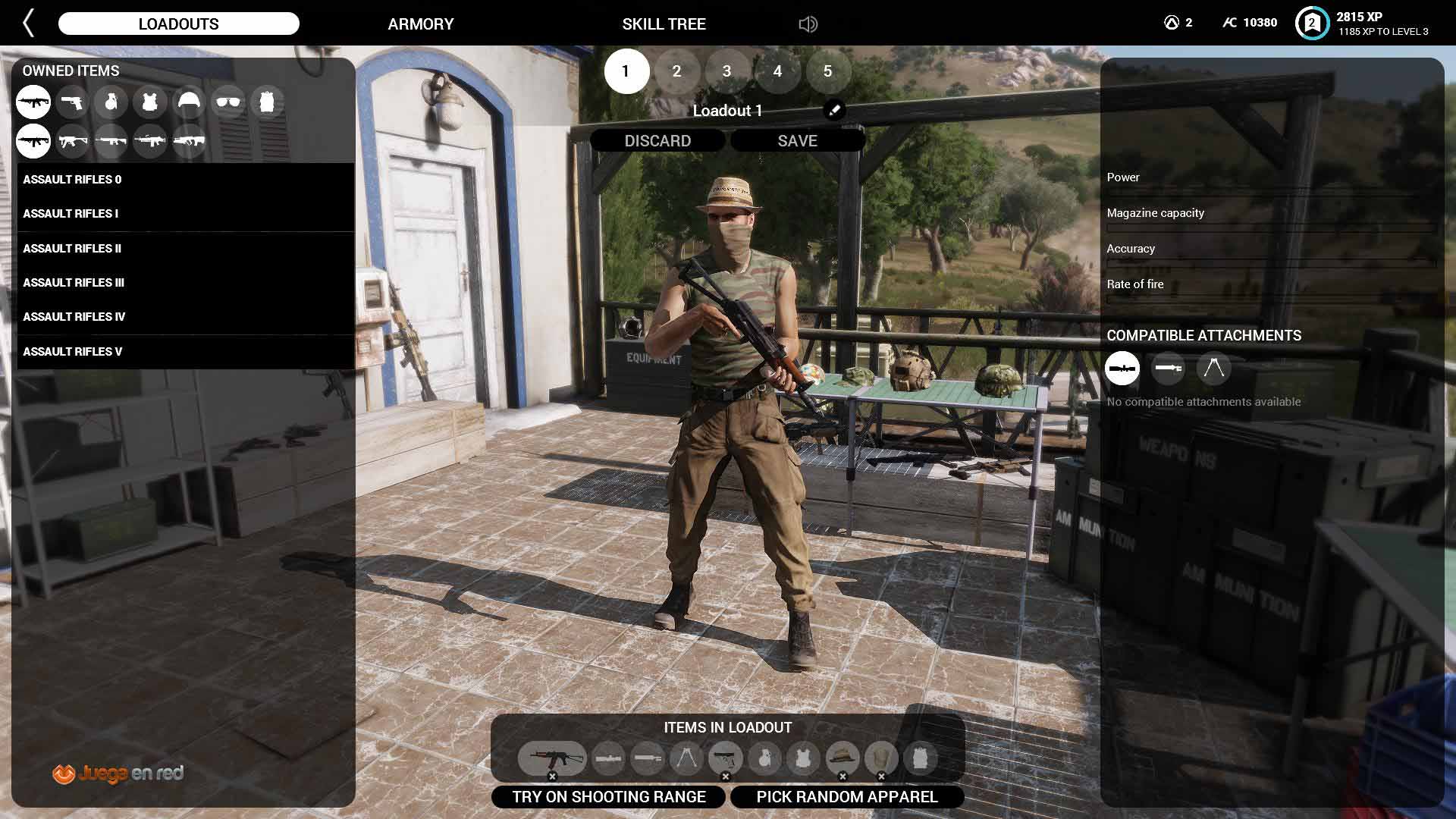Show owned pistols category
Image resolution: width=1456 pixels, height=819 pixels.
pyautogui.click(x=72, y=102)
